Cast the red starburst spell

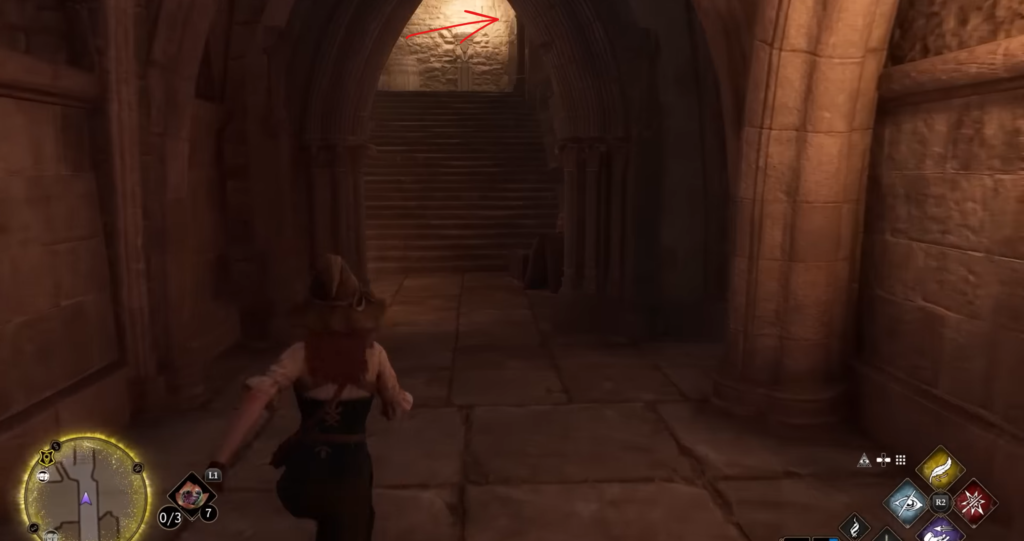tap(973, 500)
